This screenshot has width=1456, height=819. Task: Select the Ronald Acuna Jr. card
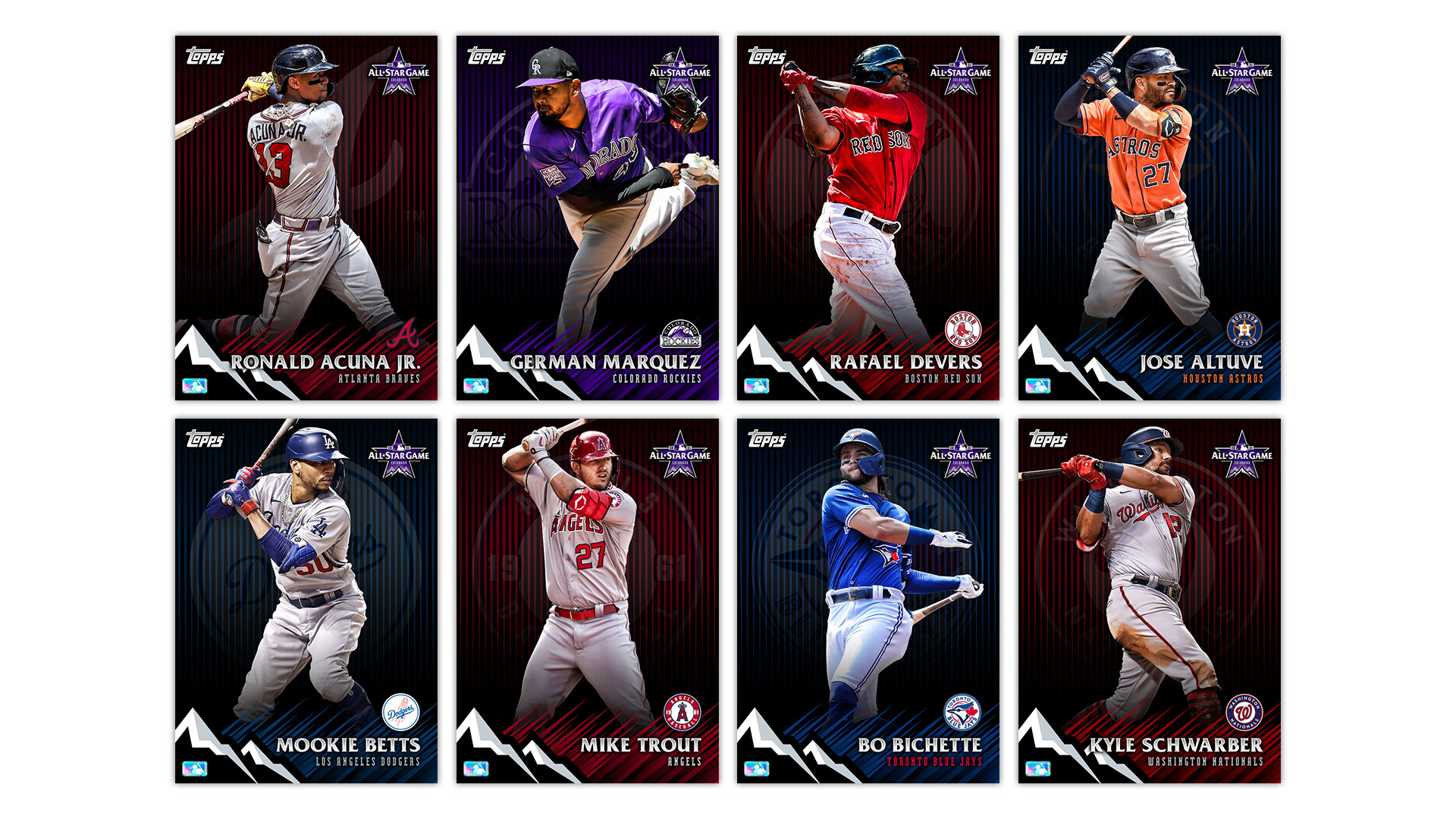pos(306,218)
